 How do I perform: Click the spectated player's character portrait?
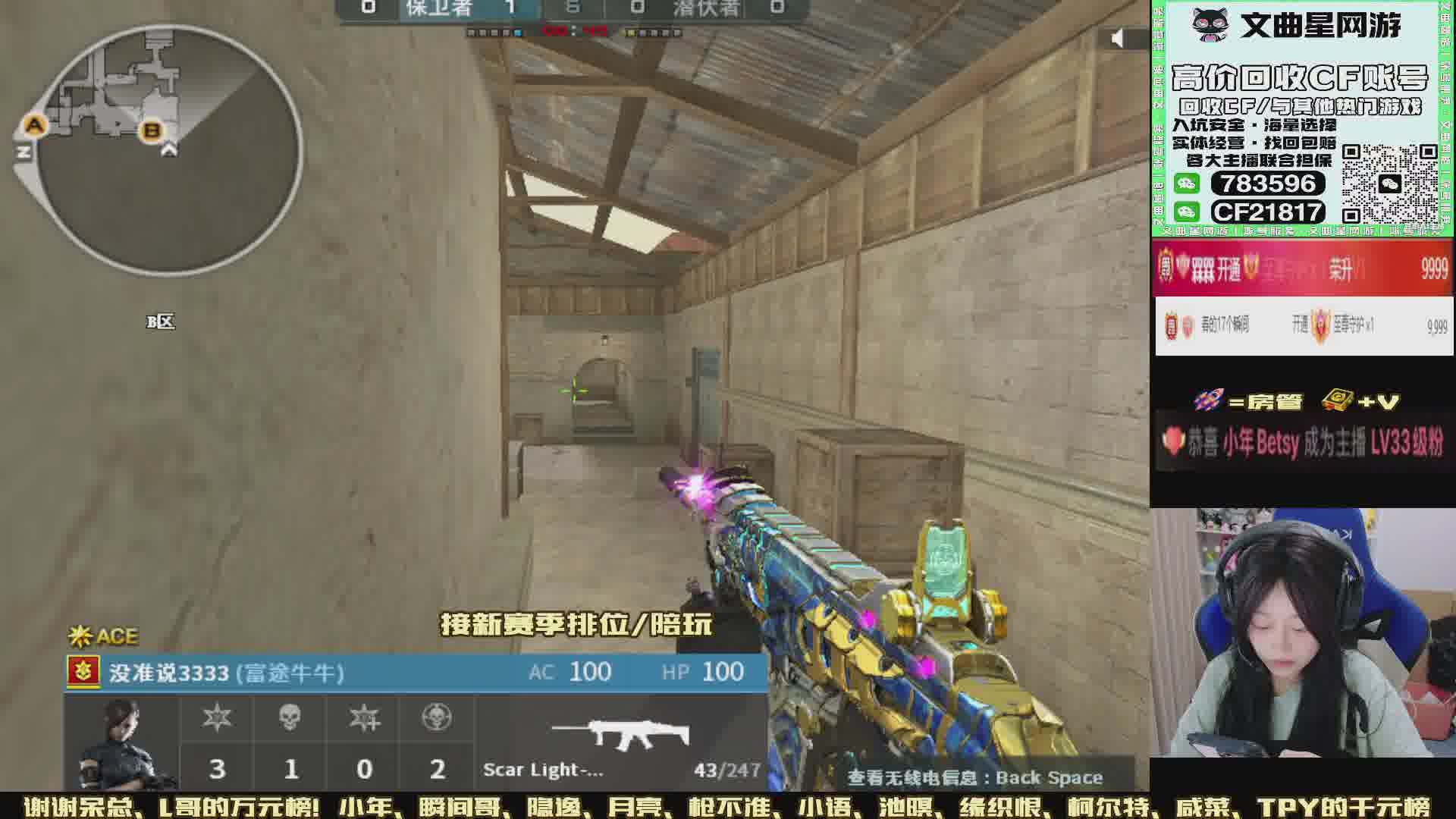coord(123,743)
